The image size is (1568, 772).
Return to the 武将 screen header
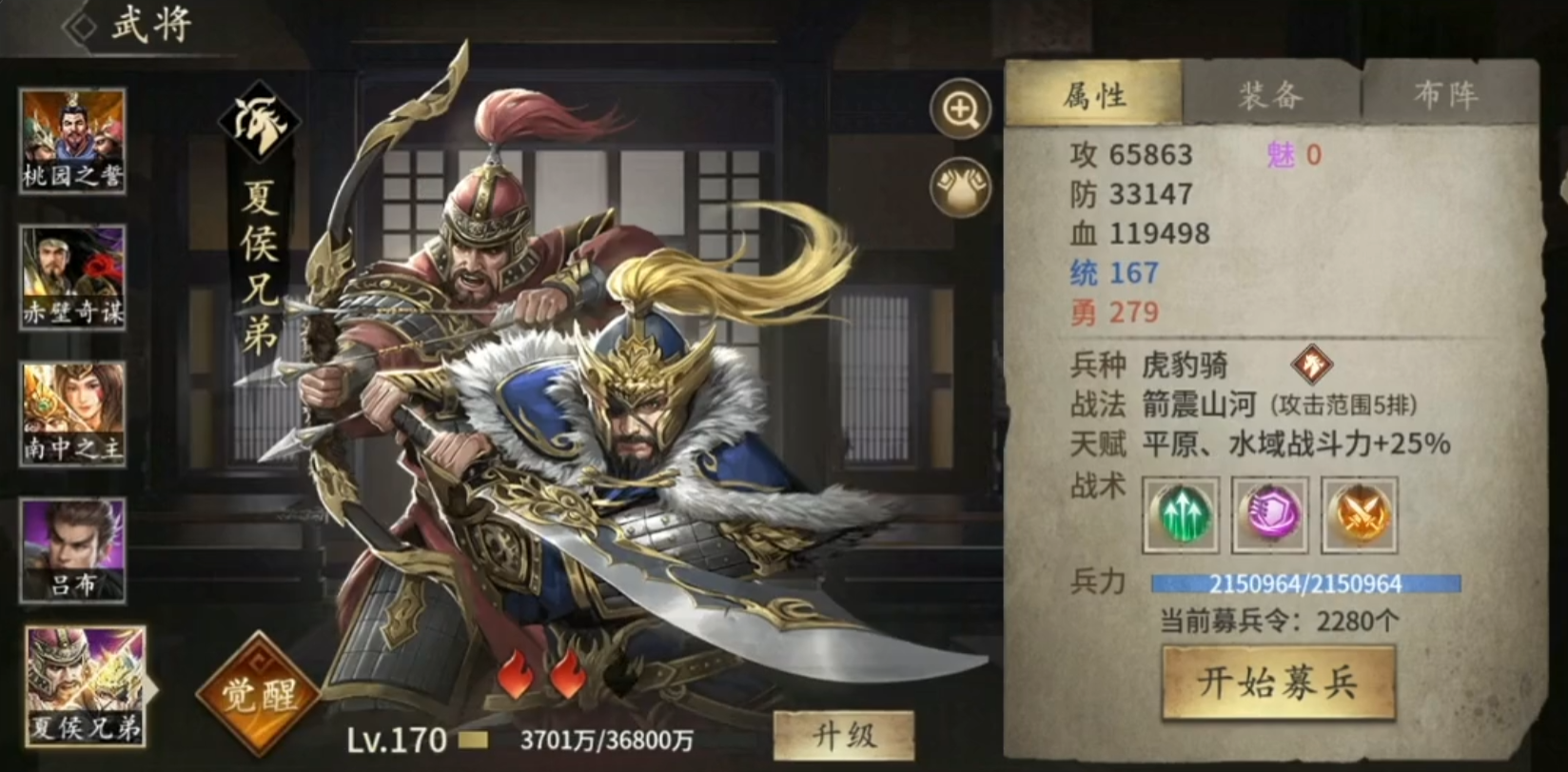pyautogui.click(x=152, y=21)
